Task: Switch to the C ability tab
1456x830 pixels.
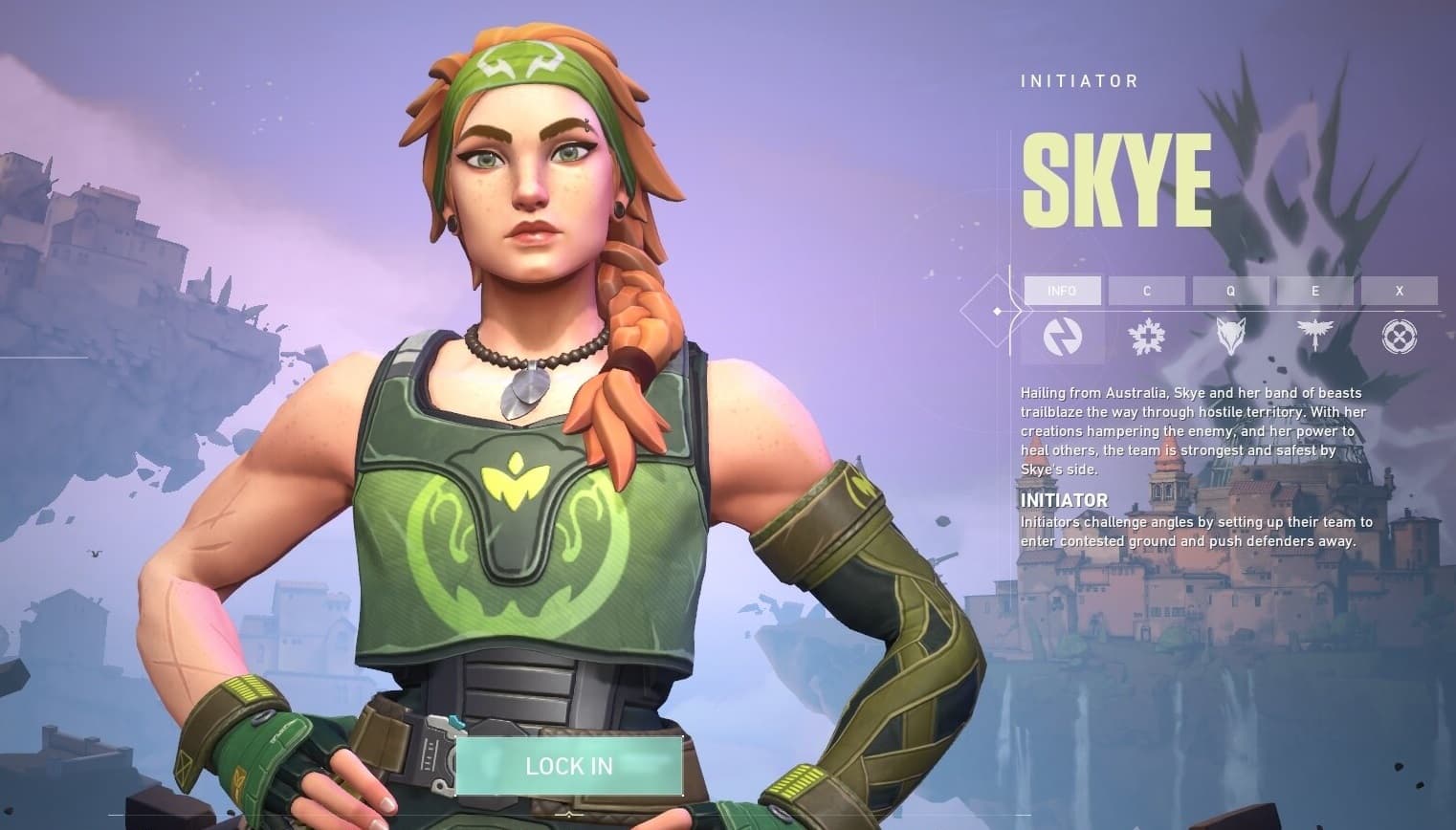Action: tap(1146, 291)
